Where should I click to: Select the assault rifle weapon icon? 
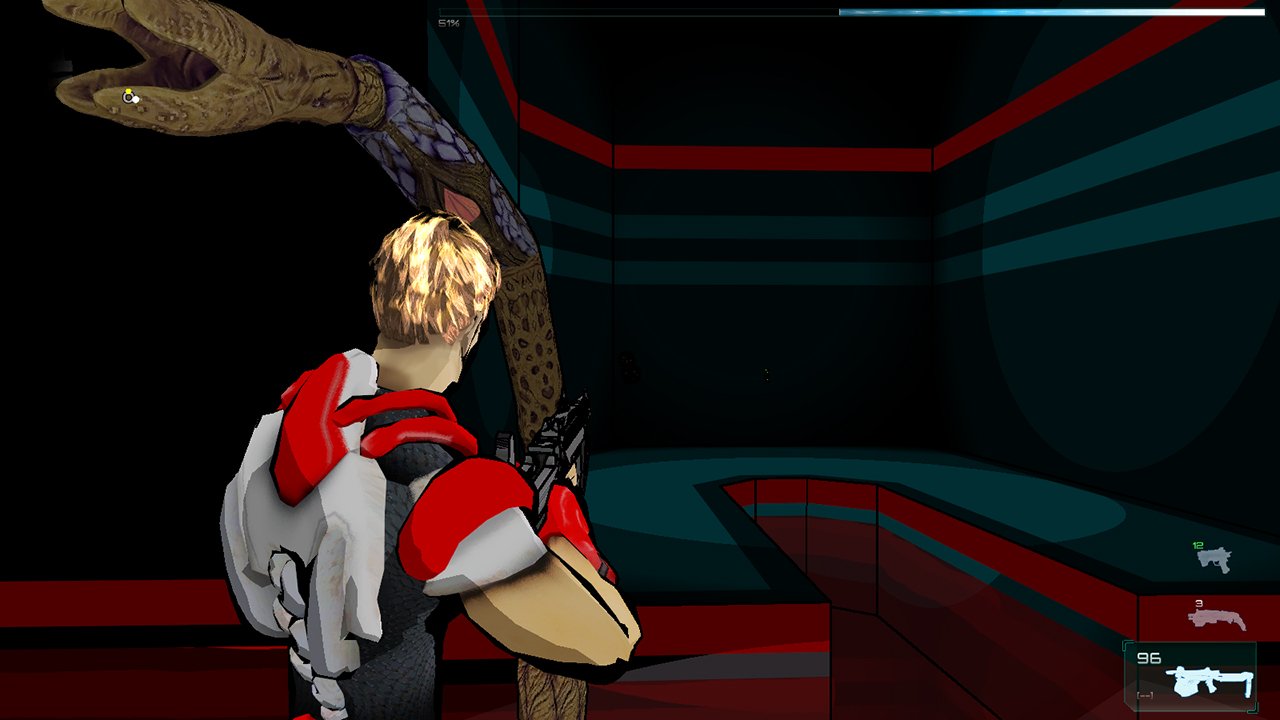(x=1208, y=680)
